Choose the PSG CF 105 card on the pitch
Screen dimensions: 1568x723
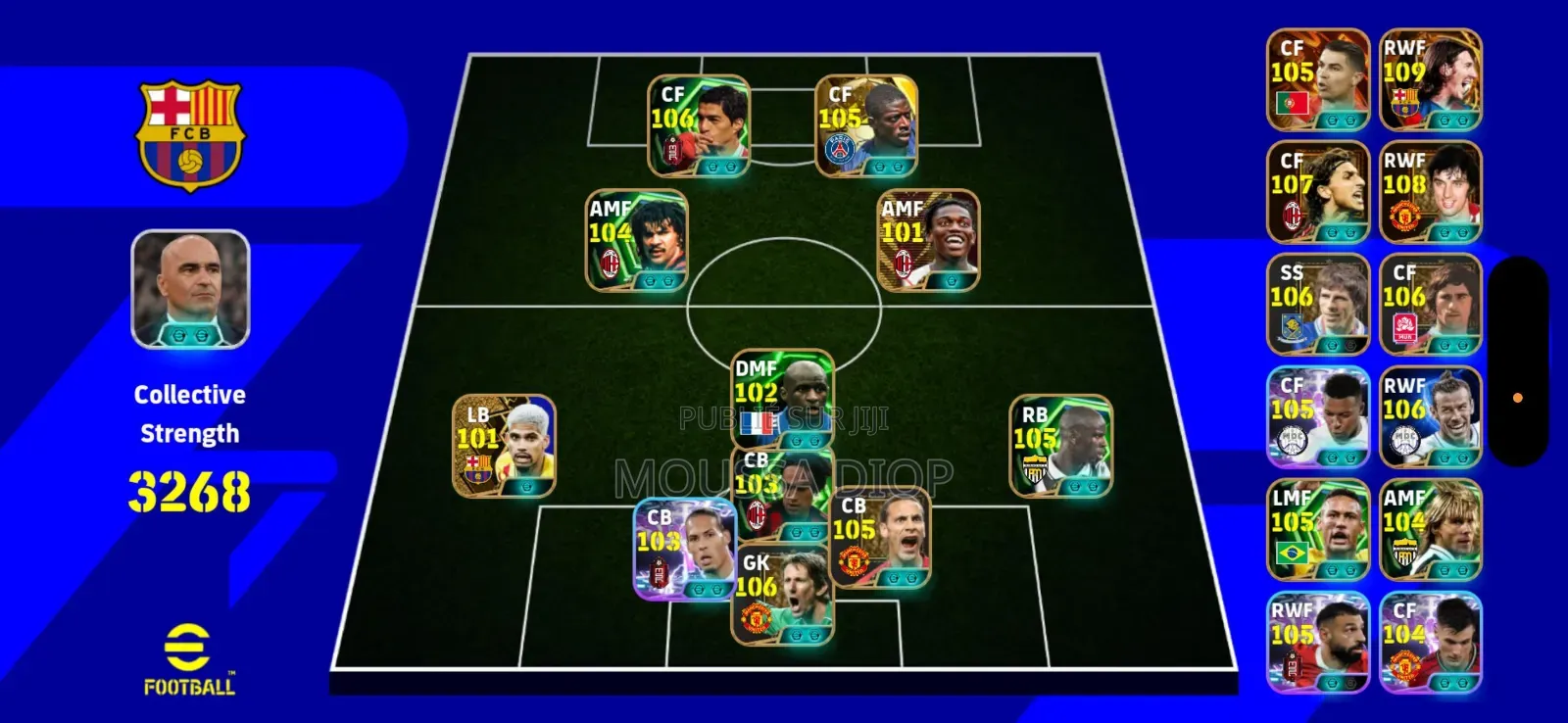866,126
